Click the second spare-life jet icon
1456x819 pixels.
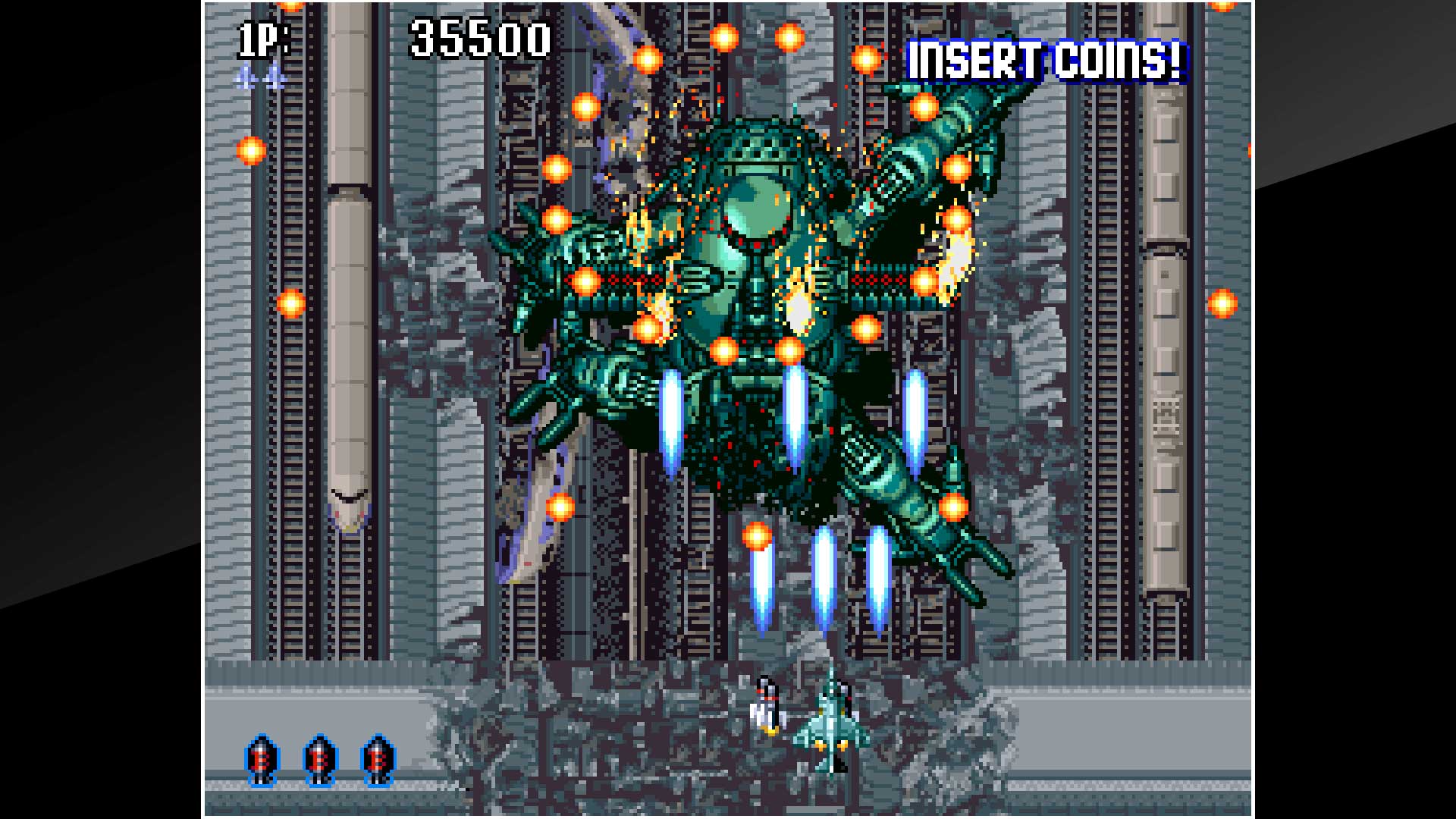point(275,78)
